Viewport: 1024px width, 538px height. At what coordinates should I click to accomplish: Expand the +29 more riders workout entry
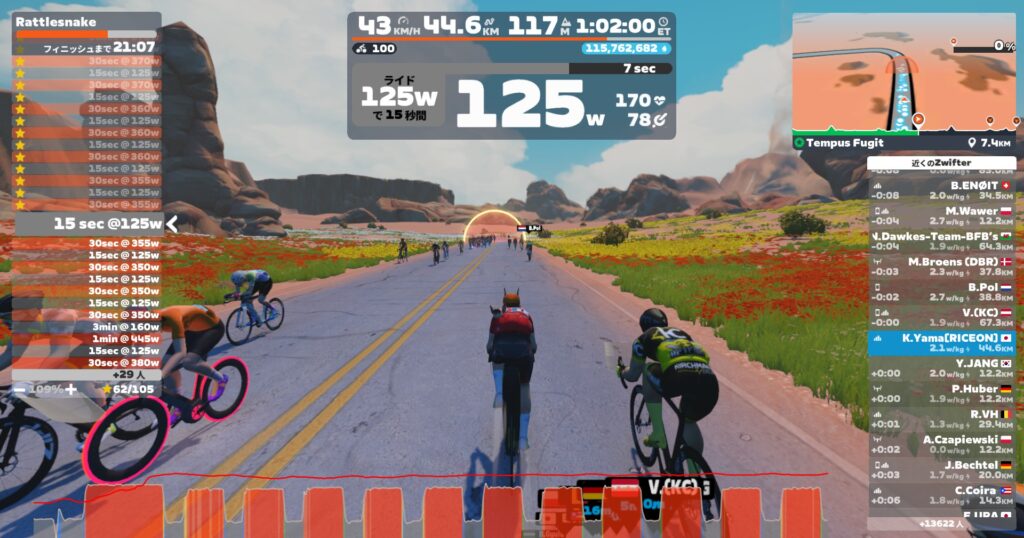(88, 373)
